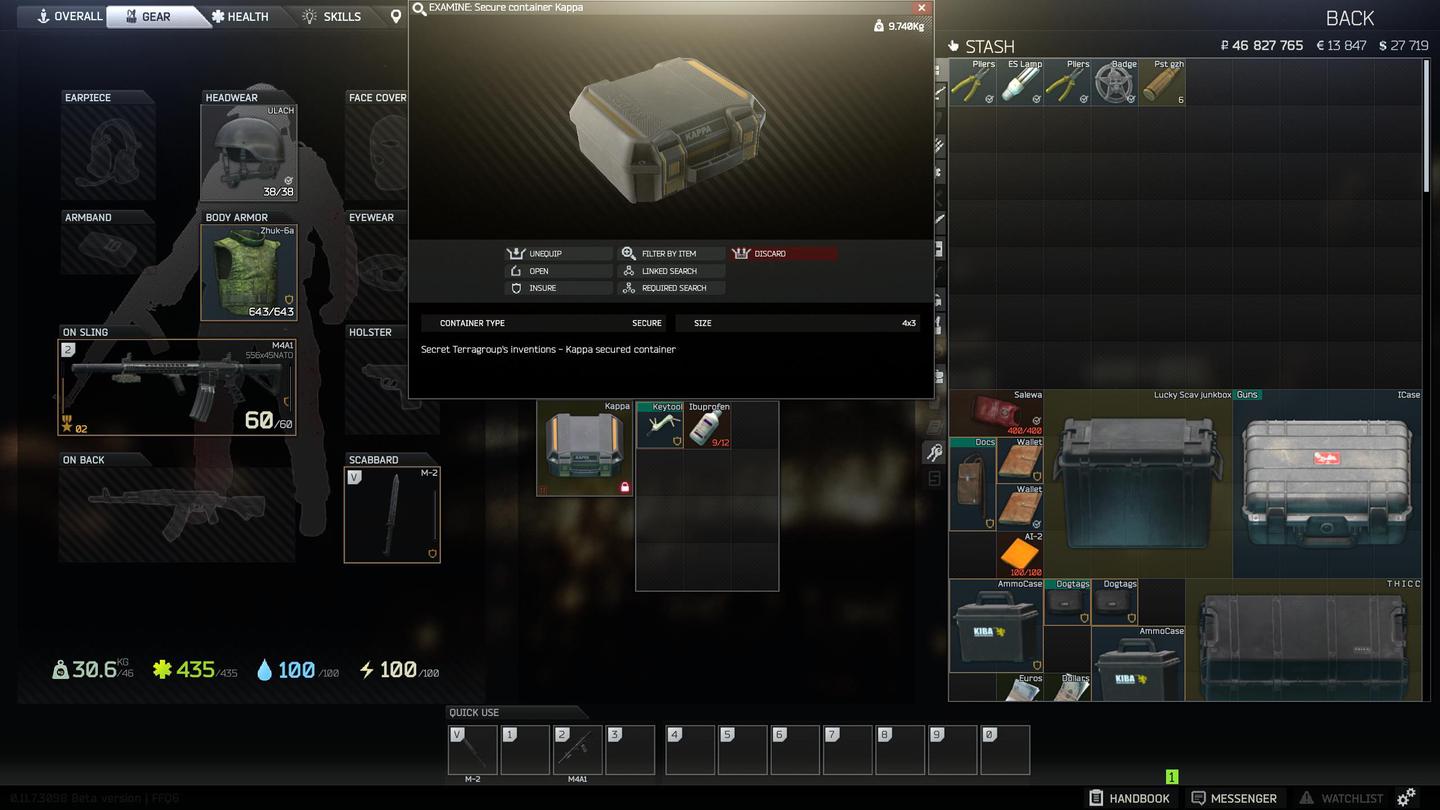Click the Ibuprofen item in the container
This screenshot has width=1440, height=810.
pos(708,425)
